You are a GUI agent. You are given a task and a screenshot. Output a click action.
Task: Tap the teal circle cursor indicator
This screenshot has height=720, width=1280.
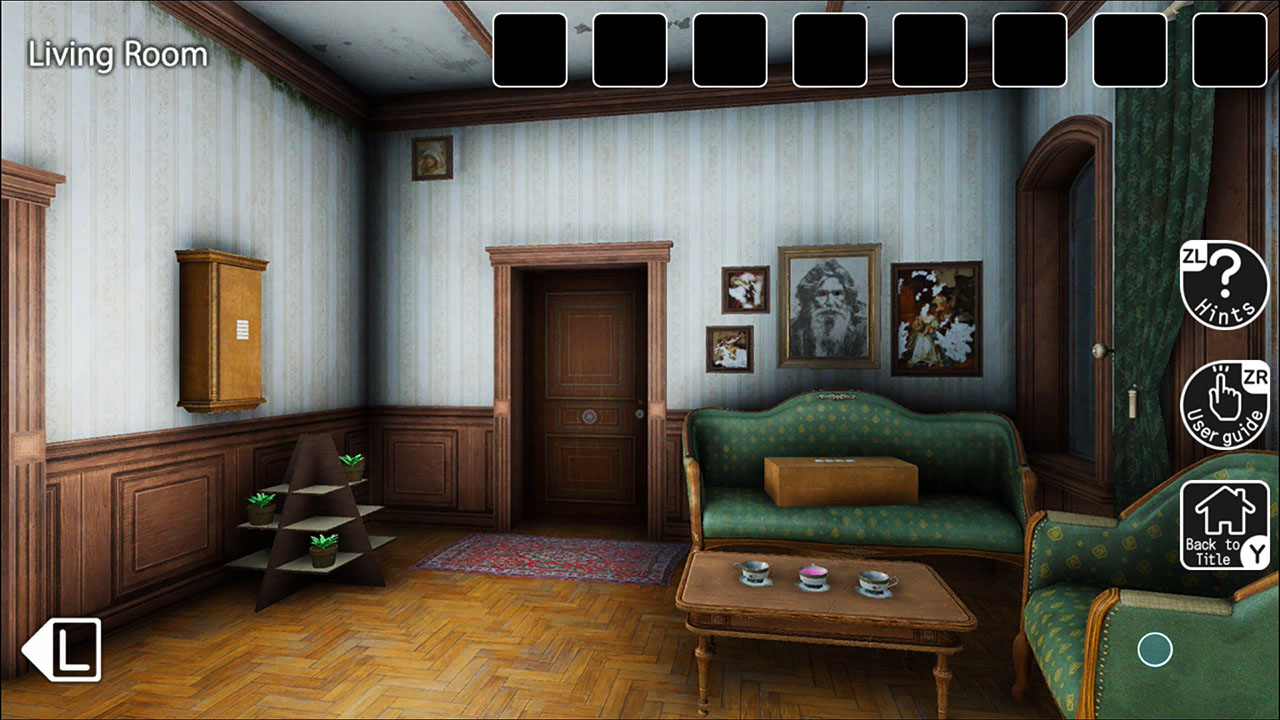coord(1155,650)
